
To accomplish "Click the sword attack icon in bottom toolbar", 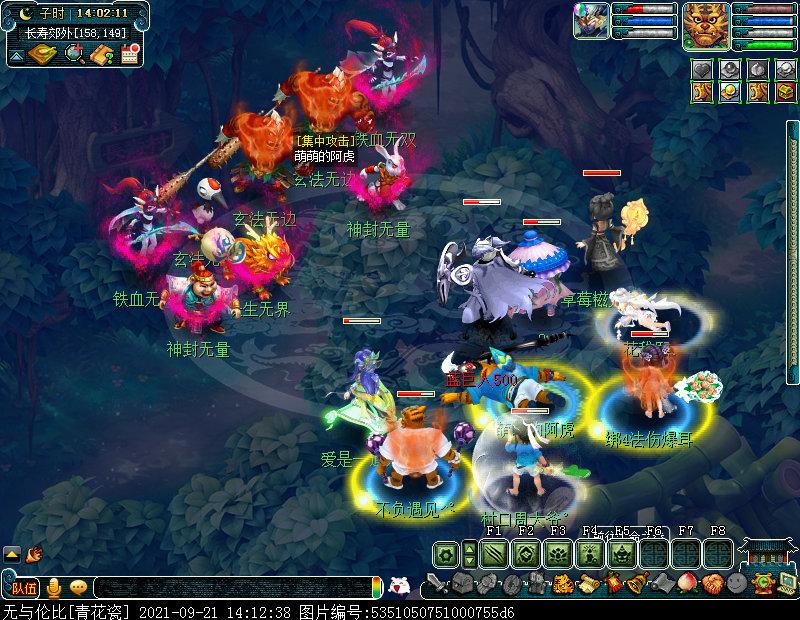I will point(437,583).
